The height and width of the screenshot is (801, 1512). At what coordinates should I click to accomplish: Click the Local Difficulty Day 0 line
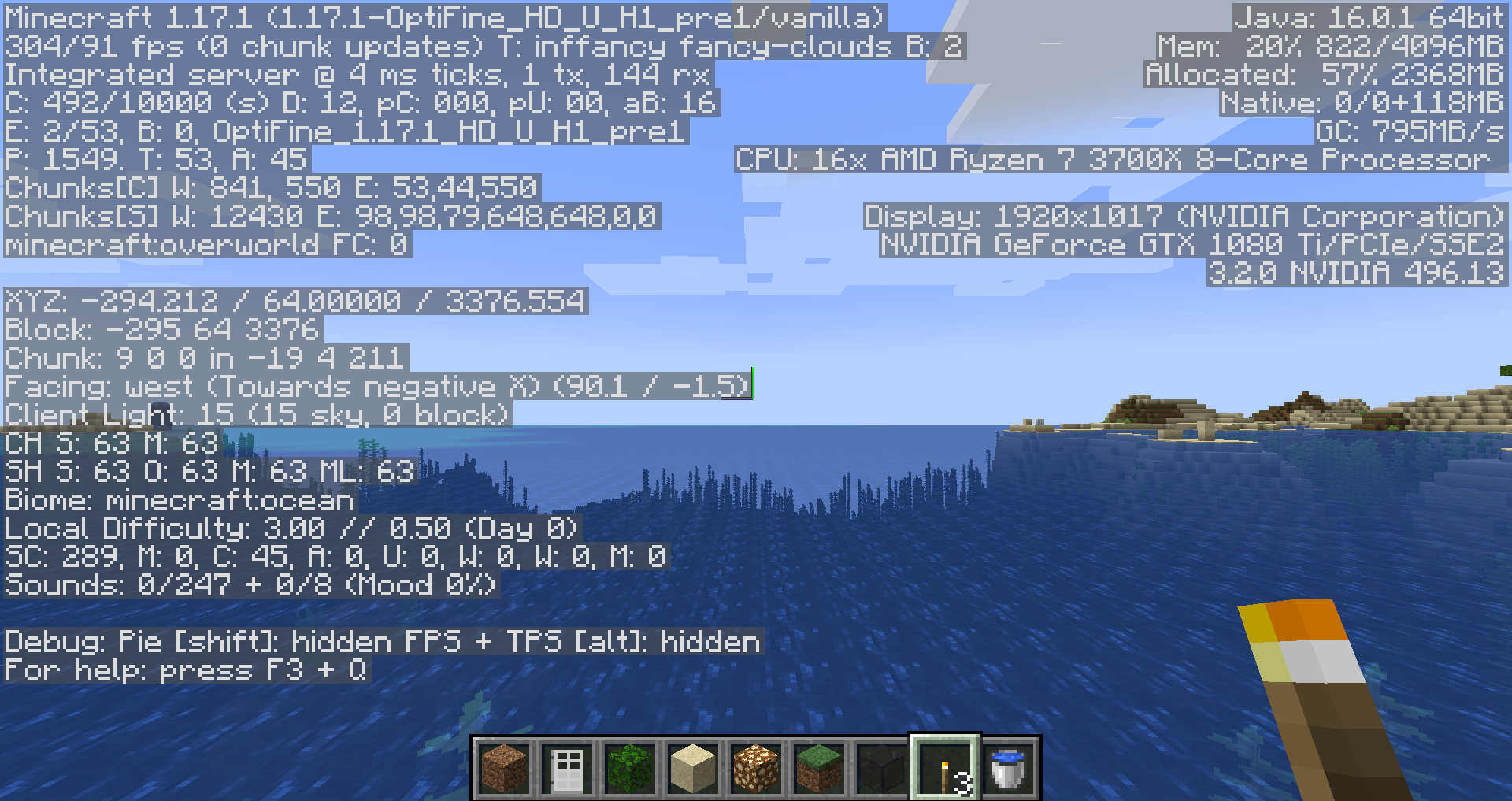(x=291, y=528)
